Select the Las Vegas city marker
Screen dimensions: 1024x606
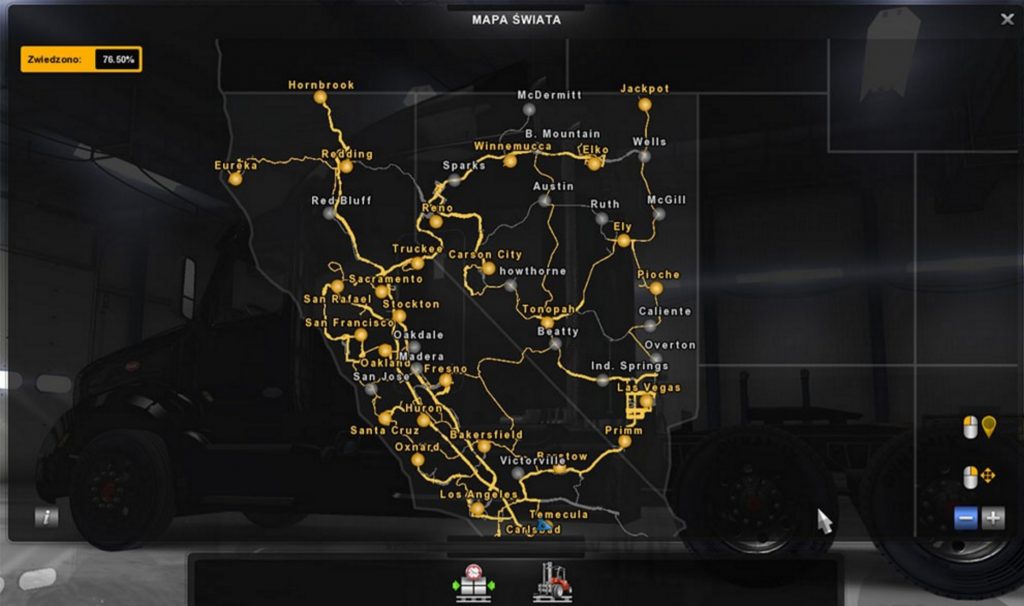646,401
